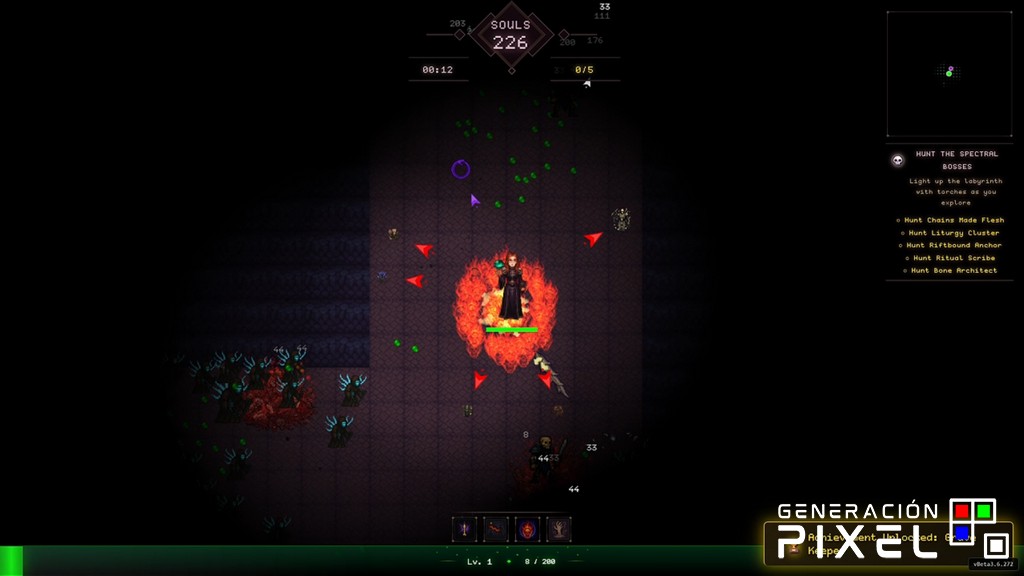
Task: Select the Hunt Chains Made Flesh objective
Action: 953,220
